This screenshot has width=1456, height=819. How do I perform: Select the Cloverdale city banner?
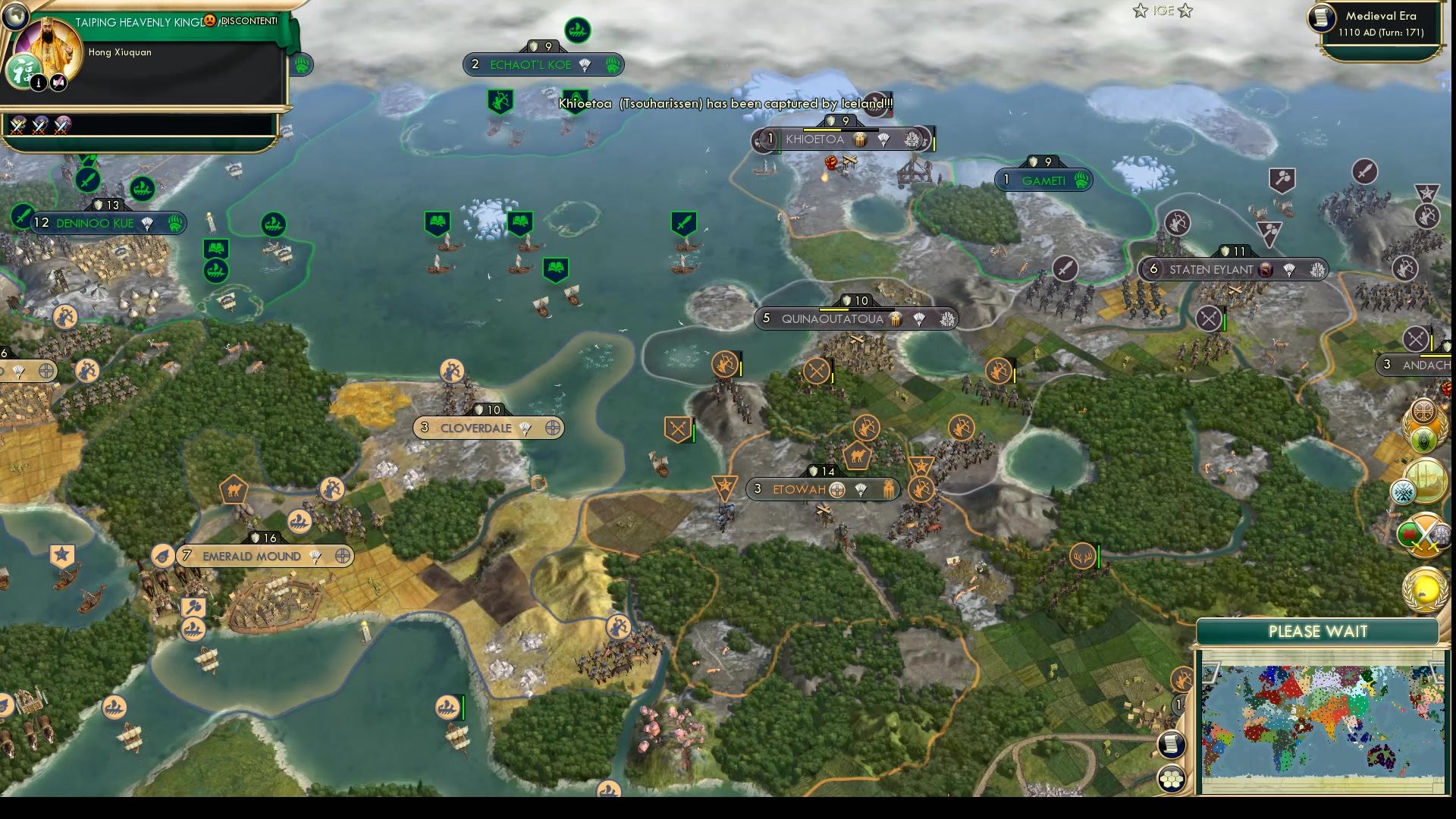488,428
